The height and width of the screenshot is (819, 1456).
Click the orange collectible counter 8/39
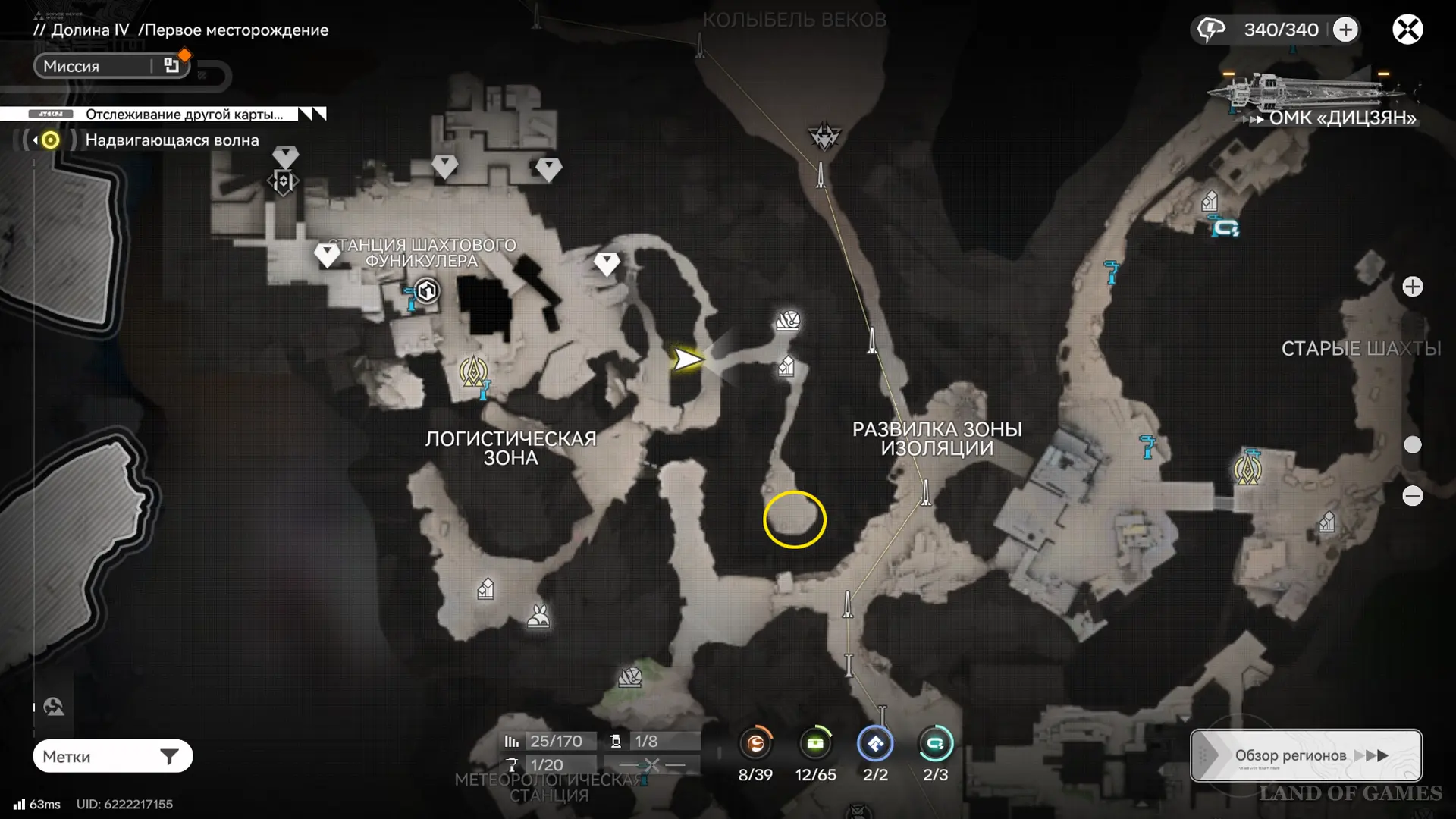pyautogui.click(x=755, y=744)
